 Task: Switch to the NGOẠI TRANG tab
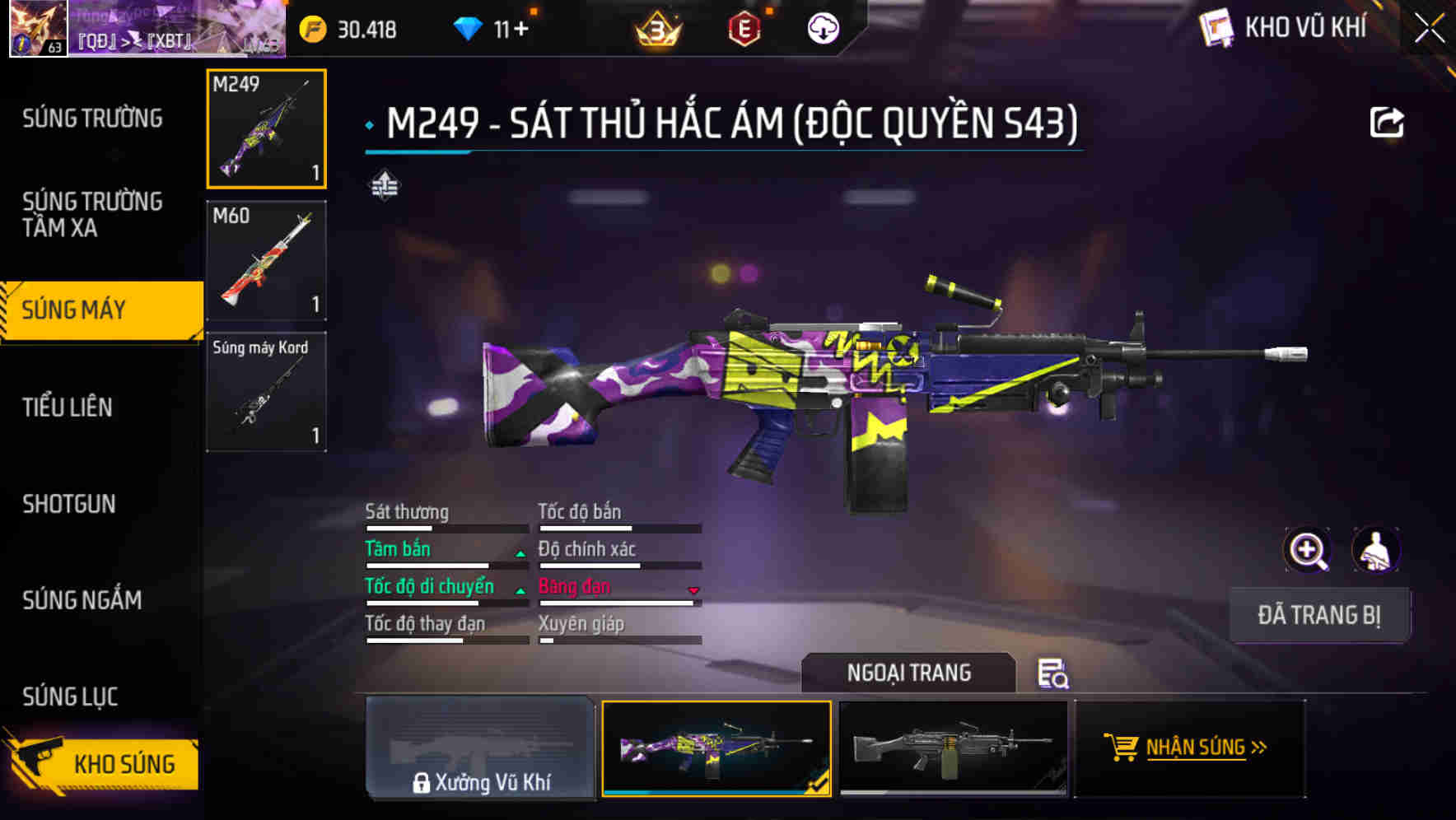(x=909, y=673)
